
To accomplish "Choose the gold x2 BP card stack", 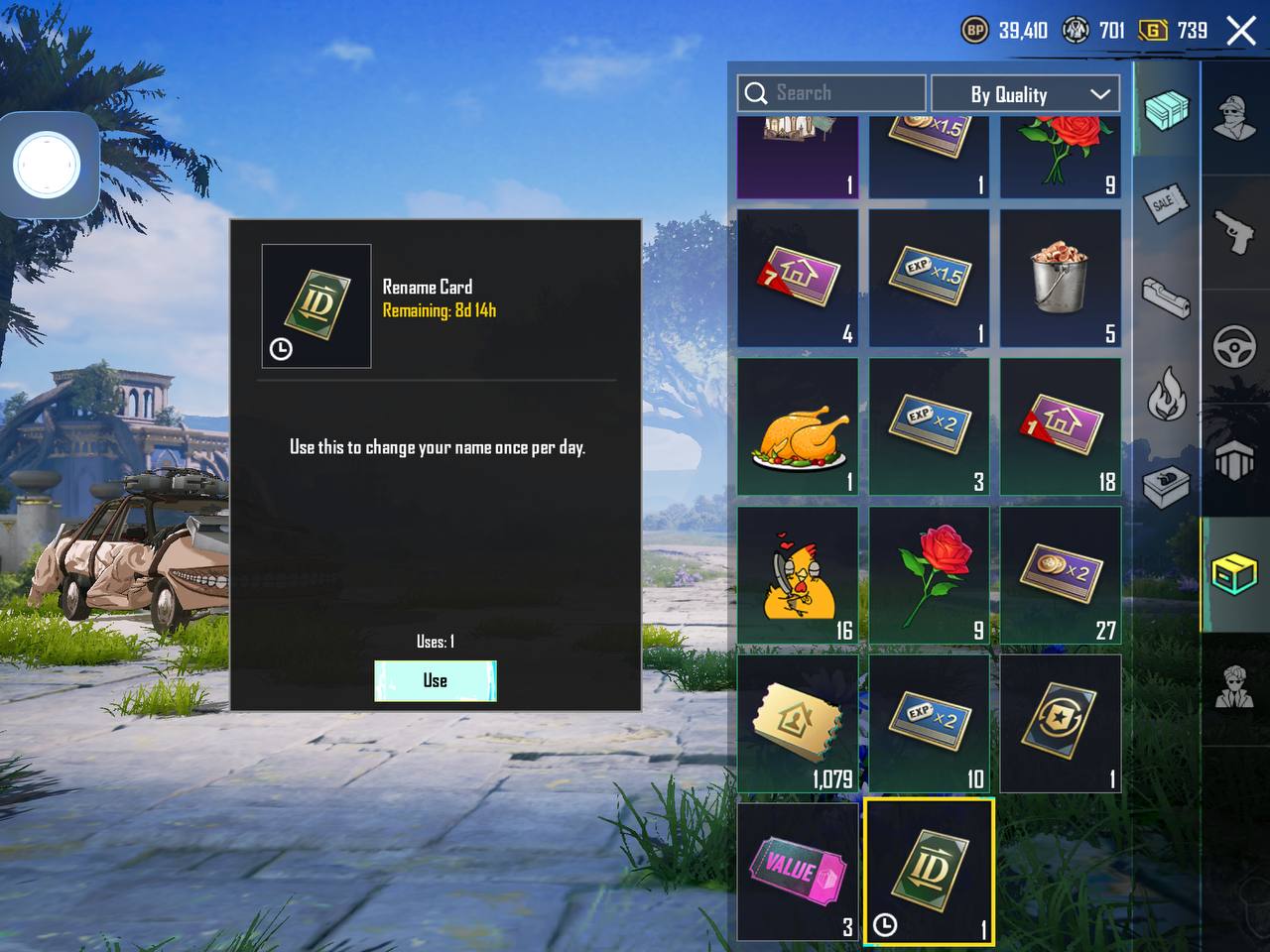I will coord(1060,576).
